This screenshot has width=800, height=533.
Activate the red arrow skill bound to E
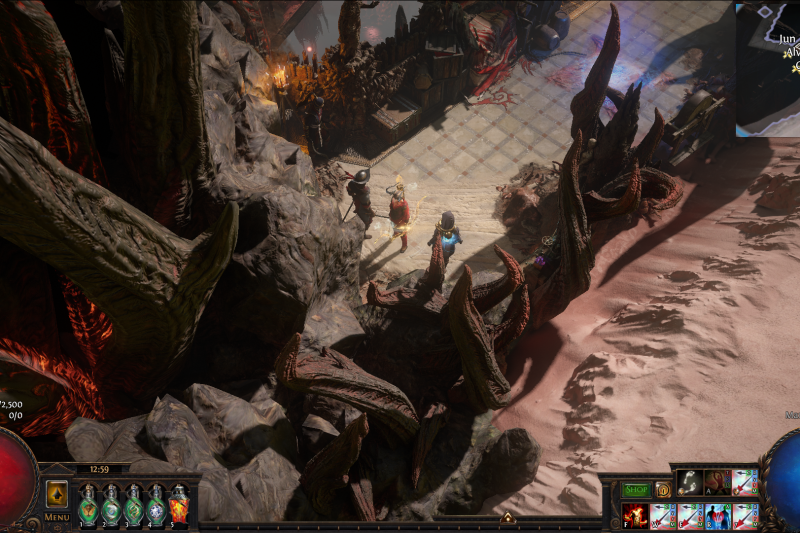(690, 516)
